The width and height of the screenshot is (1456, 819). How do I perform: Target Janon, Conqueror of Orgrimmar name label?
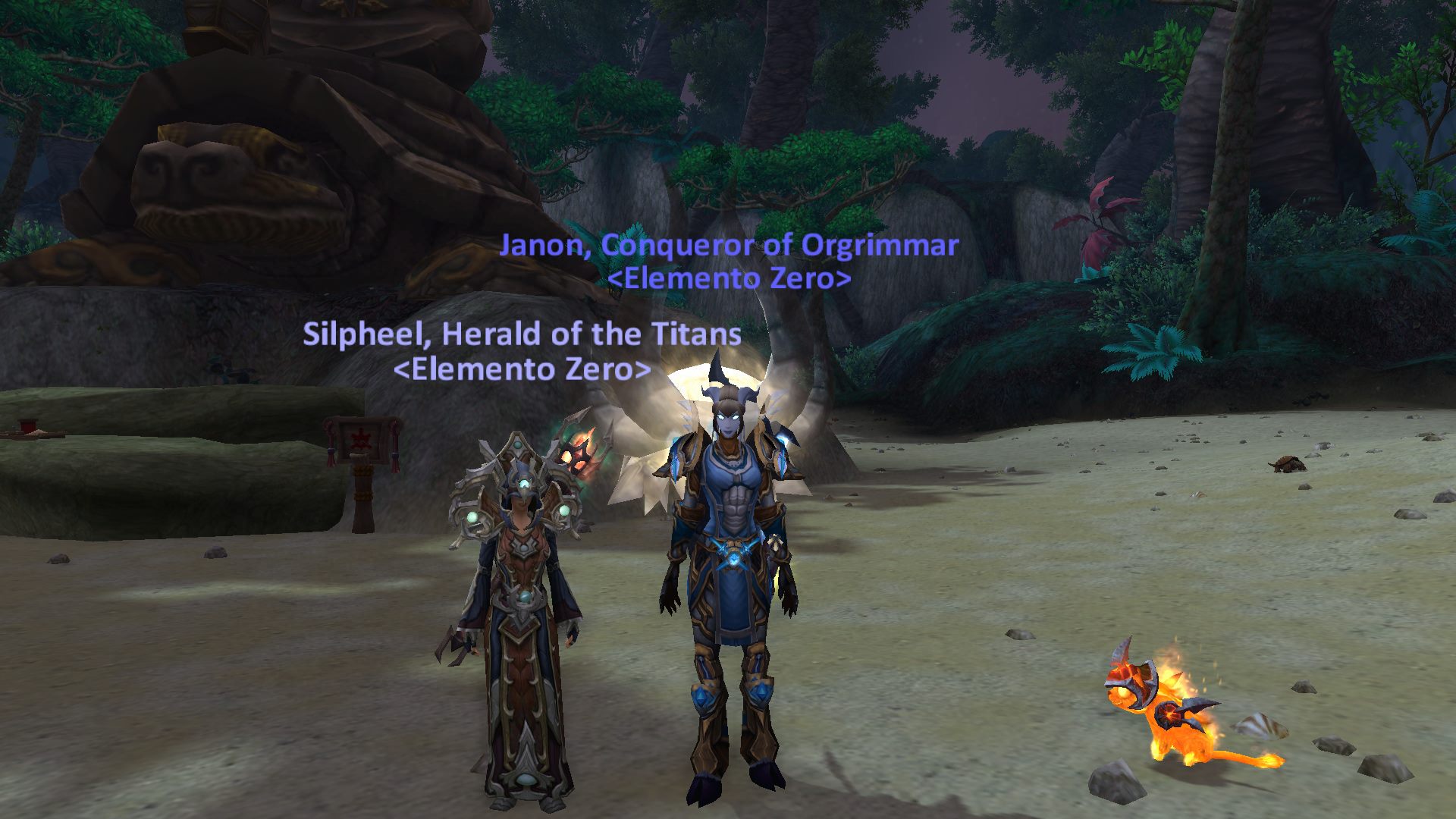pos(729,246)
